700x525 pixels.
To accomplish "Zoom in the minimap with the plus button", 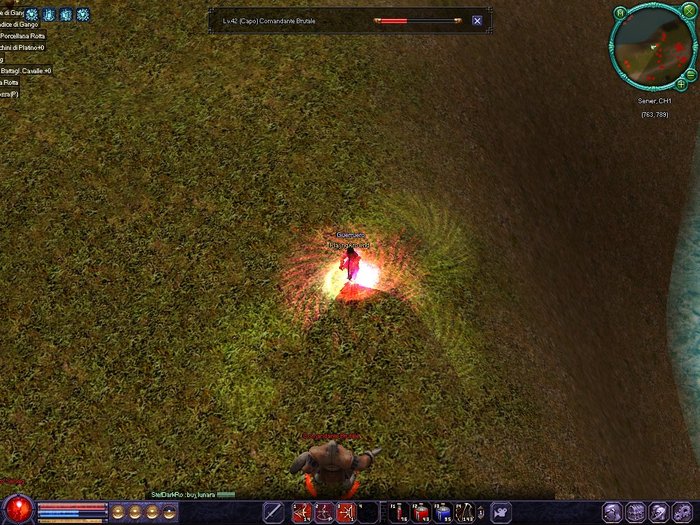I will pyautogui.click(x=681, y=85).
